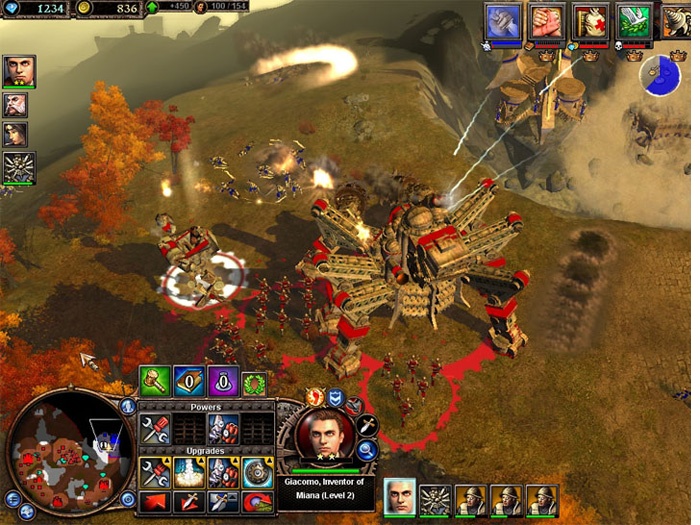Select the spider walker unit portrait
Viewport: 700px width, 525px height.
(17, 167)
